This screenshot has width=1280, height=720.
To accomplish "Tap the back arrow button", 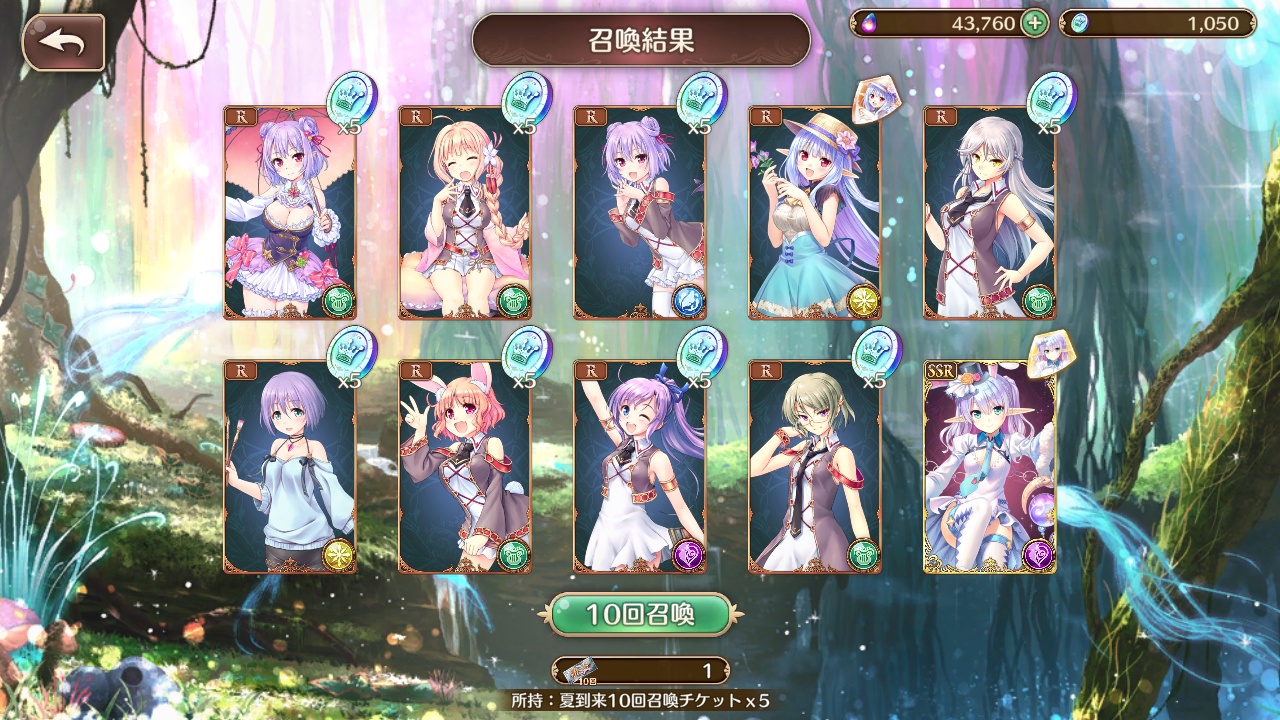I will 63,41.
